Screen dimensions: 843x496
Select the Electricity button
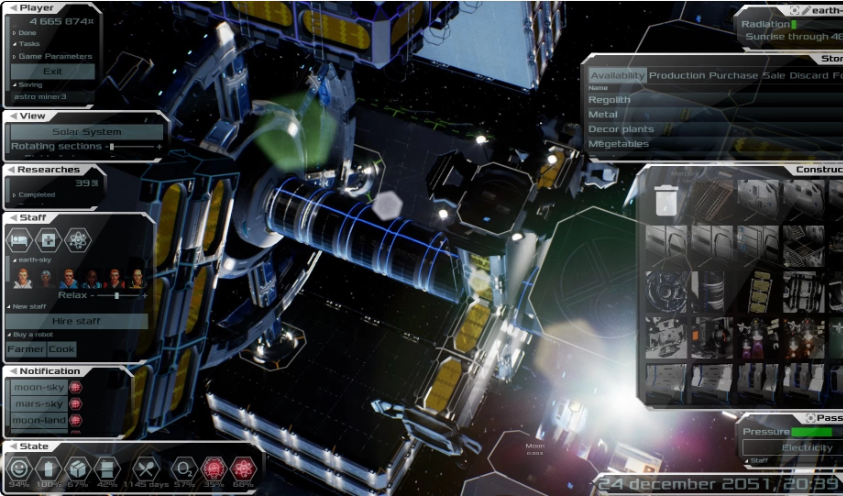(806, 447)
